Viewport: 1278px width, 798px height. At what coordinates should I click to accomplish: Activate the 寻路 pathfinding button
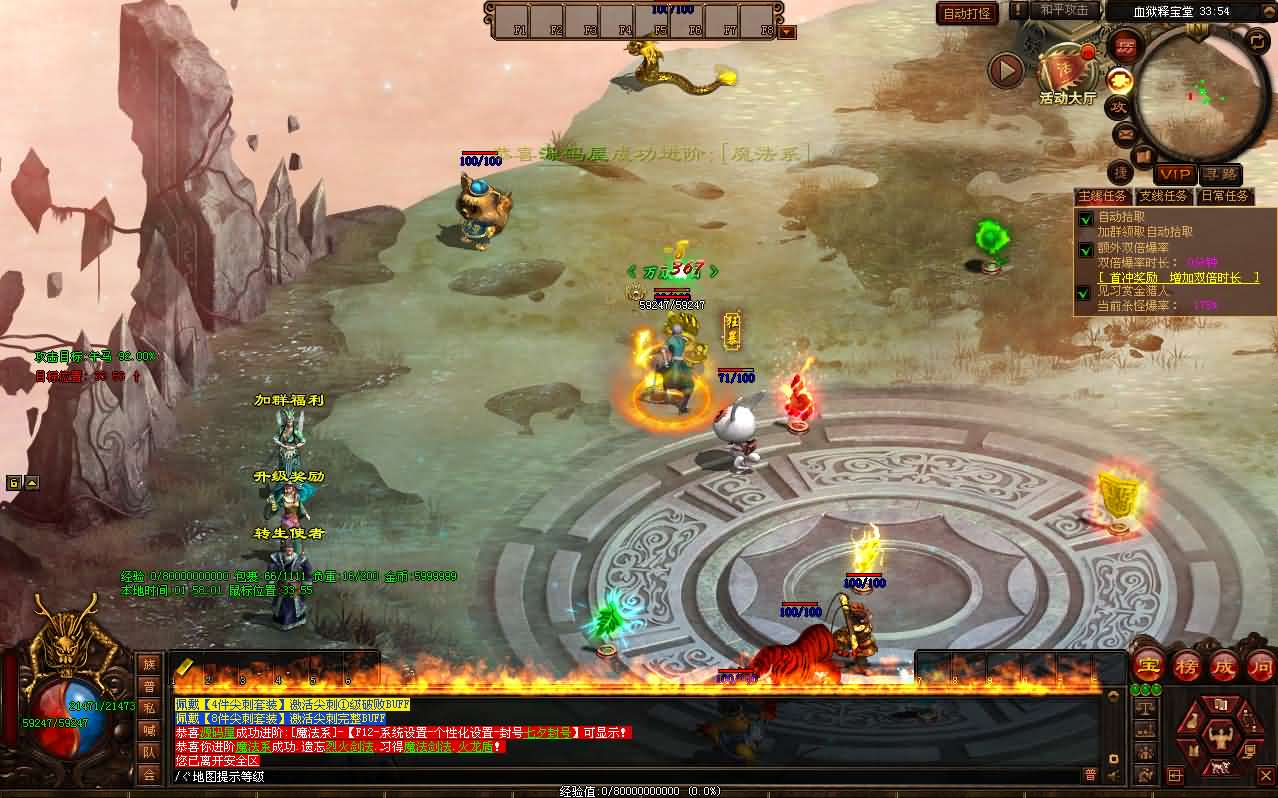tap(1220, 174)
